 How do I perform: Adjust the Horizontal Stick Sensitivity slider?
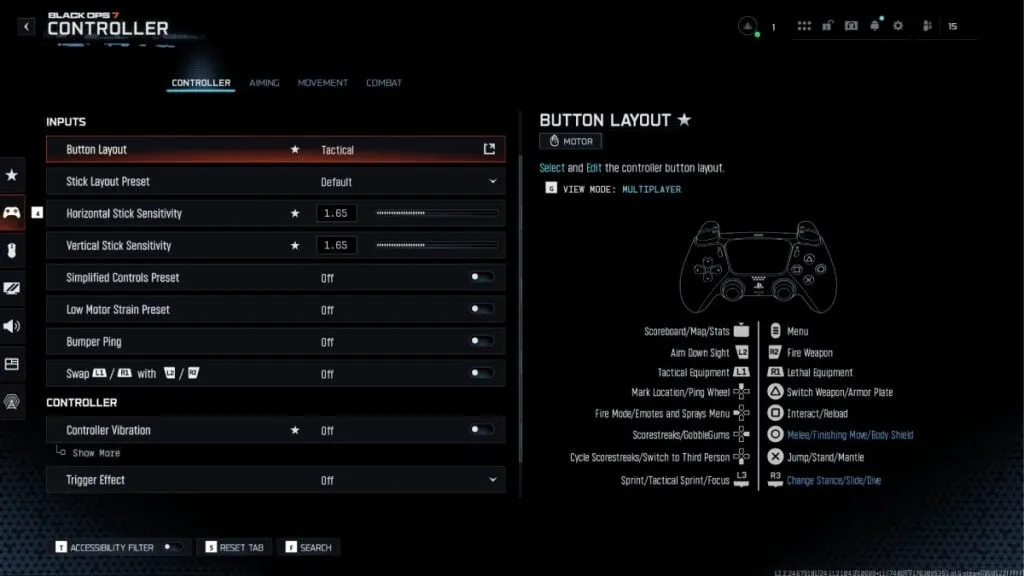click(436, 214)
